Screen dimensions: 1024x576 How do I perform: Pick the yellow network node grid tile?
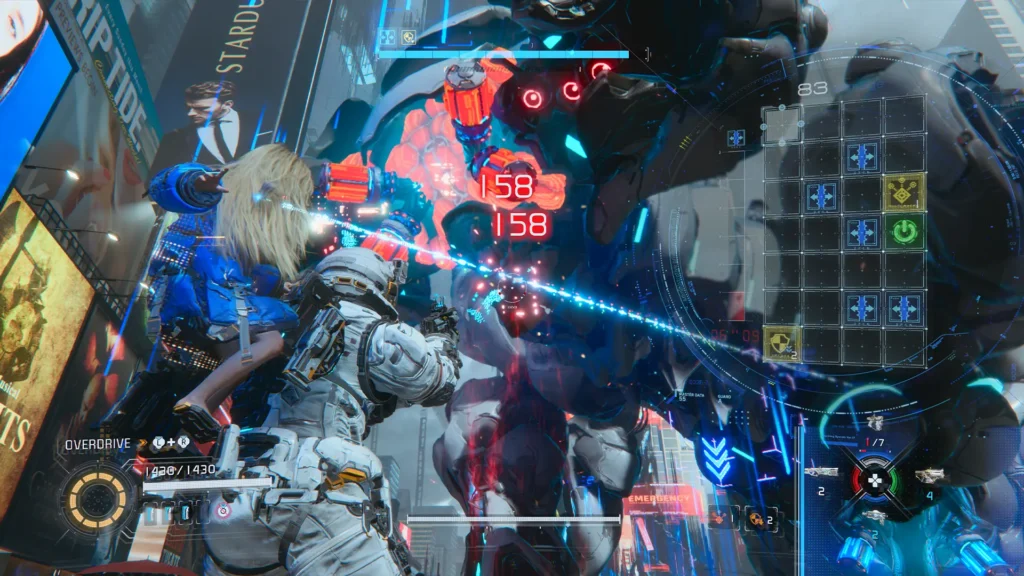click(904, 193)
